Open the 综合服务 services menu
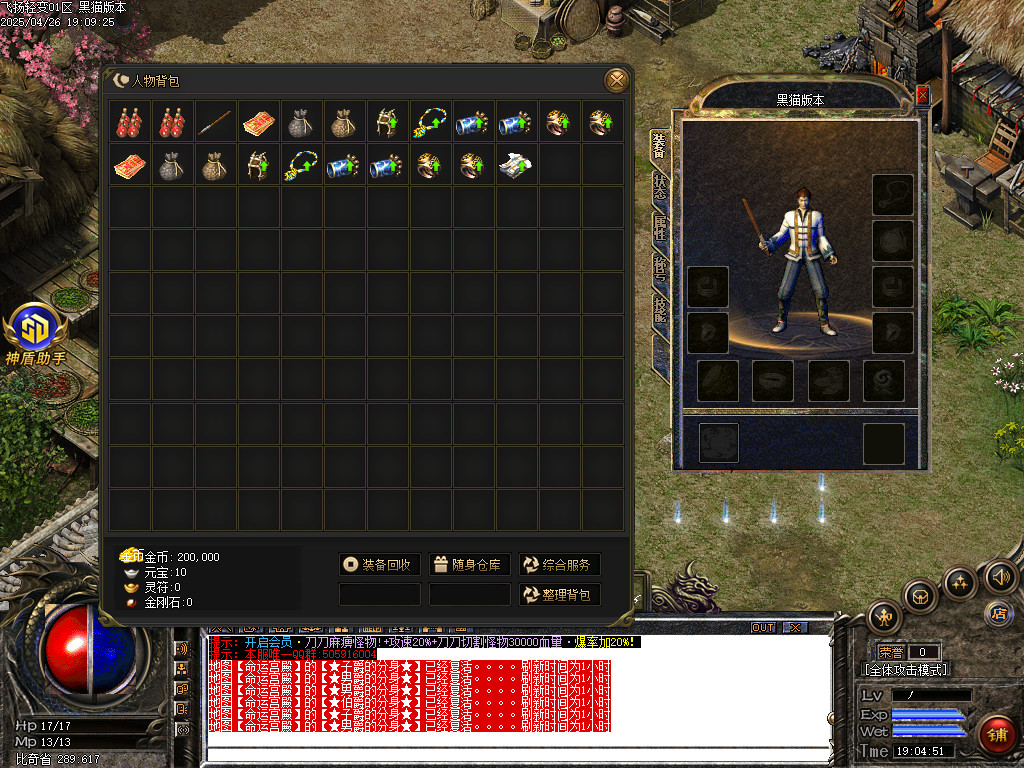 tap(559, 565)
